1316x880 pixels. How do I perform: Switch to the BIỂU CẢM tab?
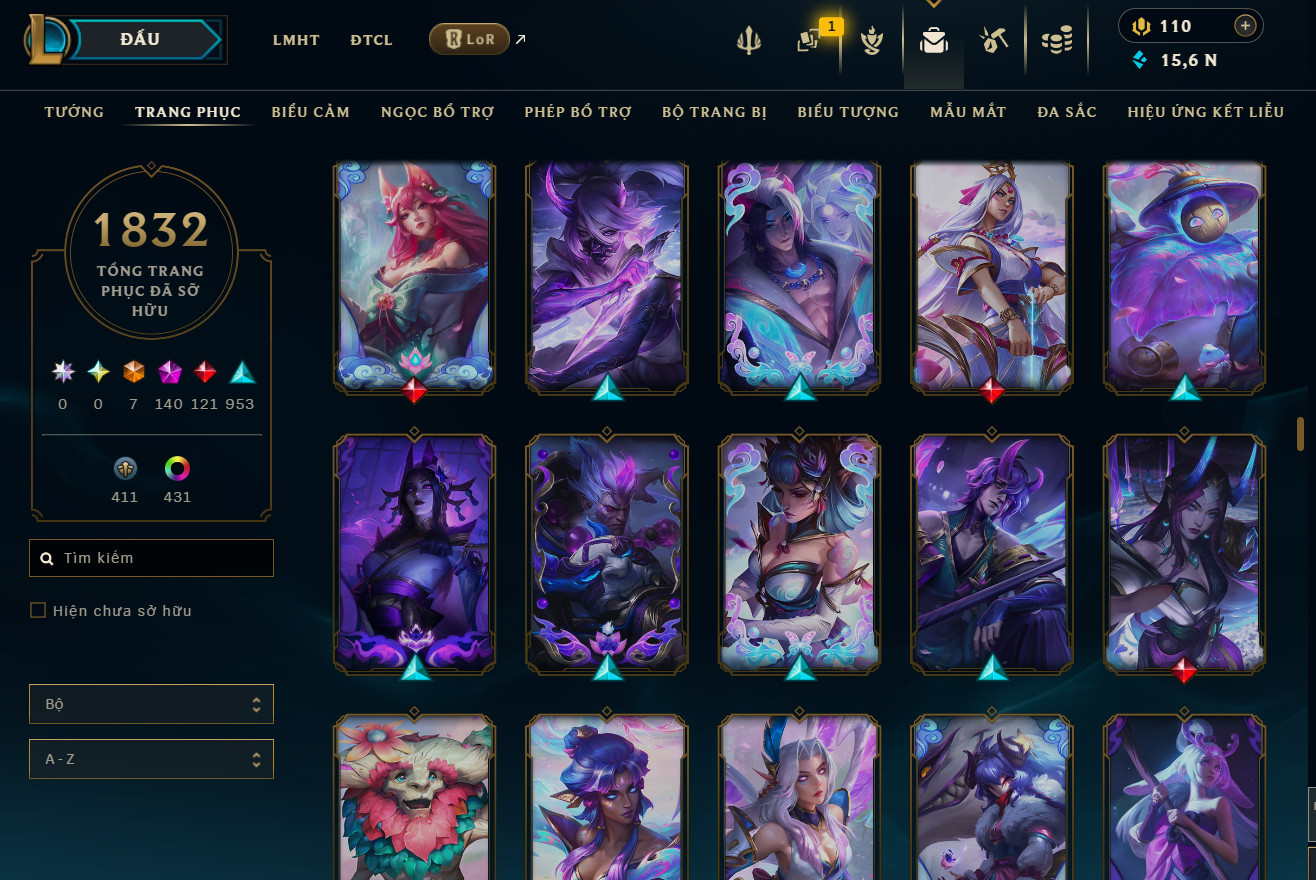click(310, 112)
